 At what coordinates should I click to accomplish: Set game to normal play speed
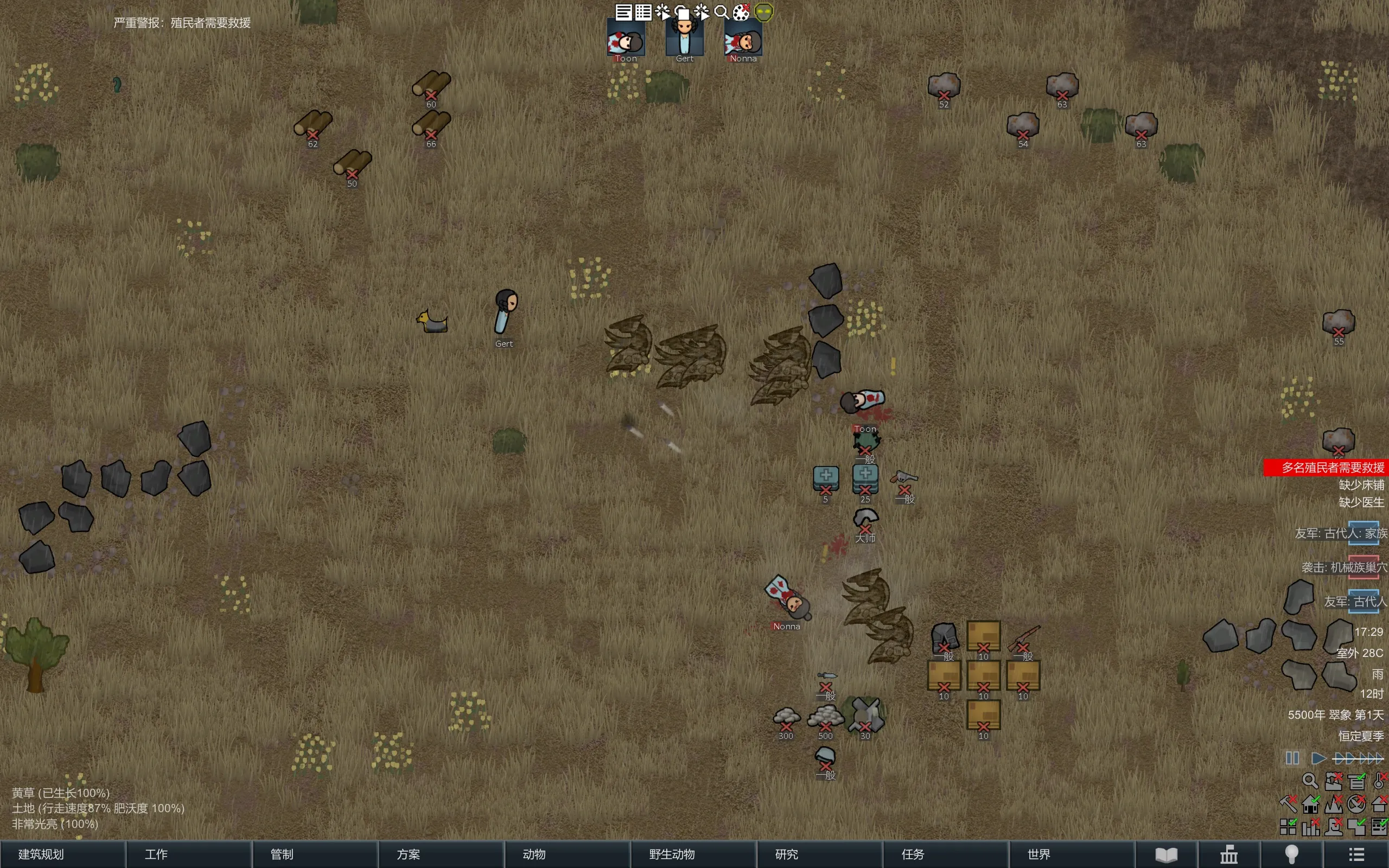pyautogui.click(x=1318, y=758)
